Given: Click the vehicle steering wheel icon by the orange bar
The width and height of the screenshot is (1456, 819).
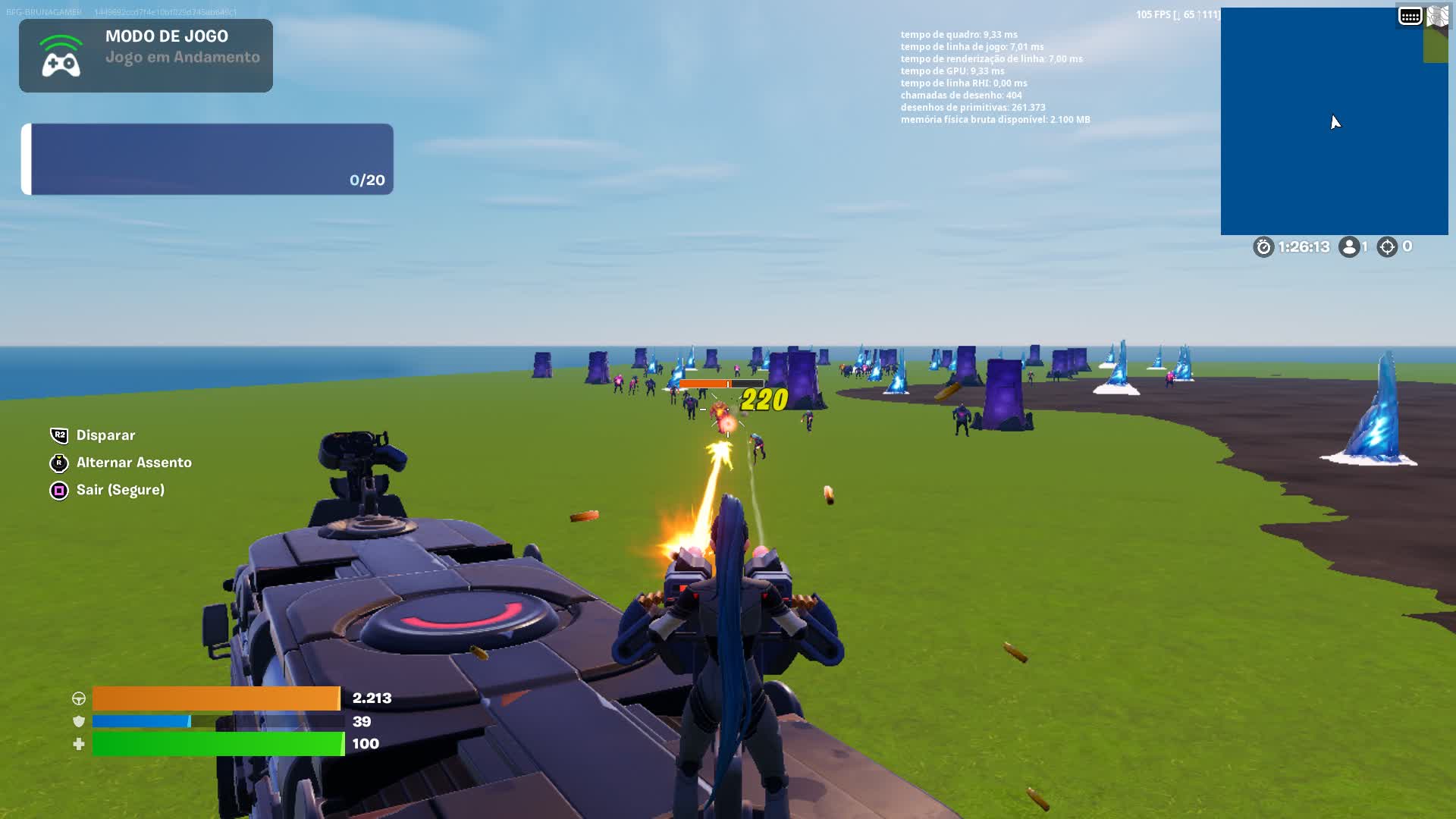Looking at the screenshot, I should (x=78, y=698).
